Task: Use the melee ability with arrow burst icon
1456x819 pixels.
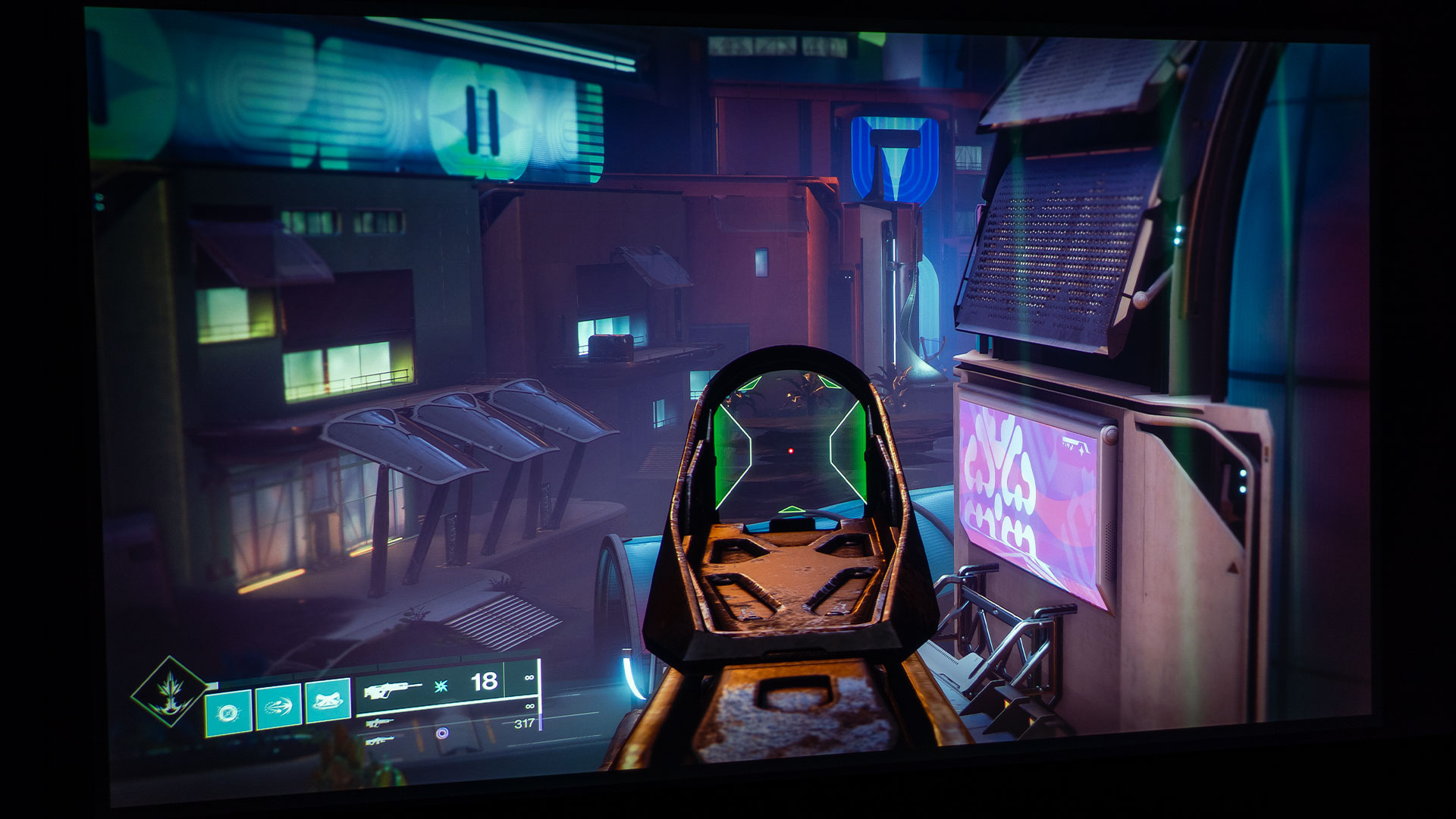Action: [x=278, y=707]
